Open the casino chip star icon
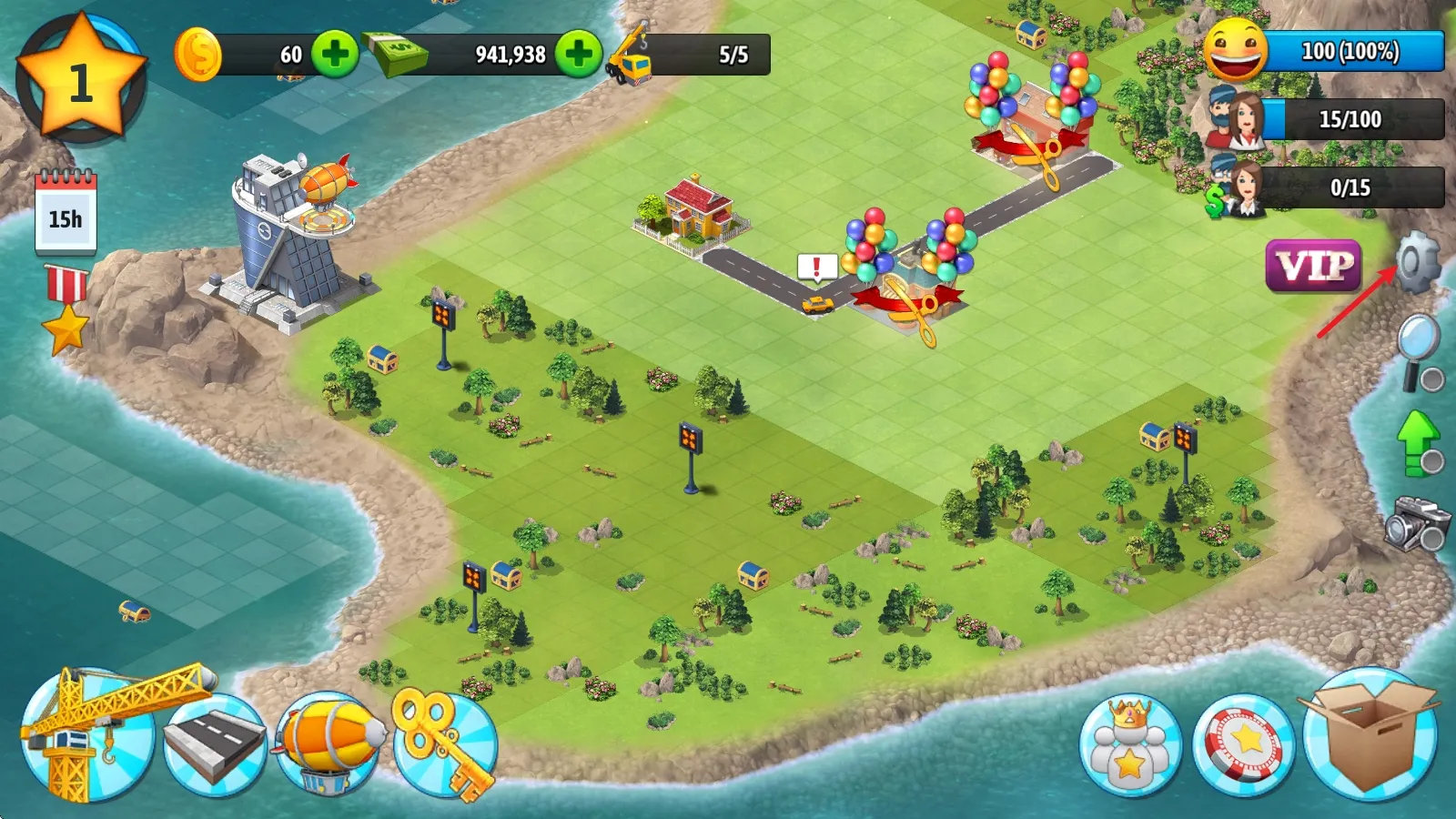Screen dimensions: 1456x819 pos(1244,744)
